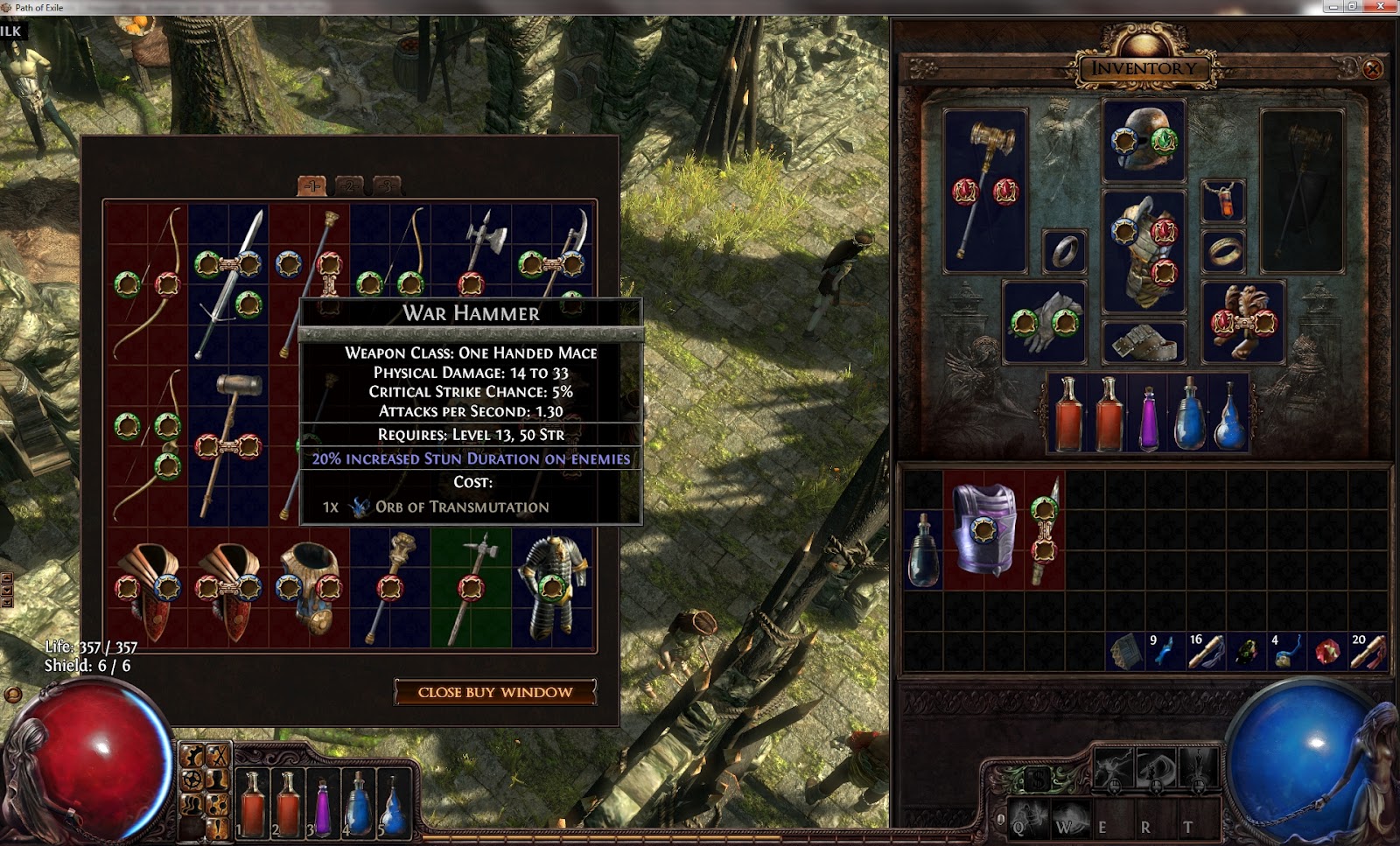Select the equipped helmet slot
1400x846 pixels.
1144,140
